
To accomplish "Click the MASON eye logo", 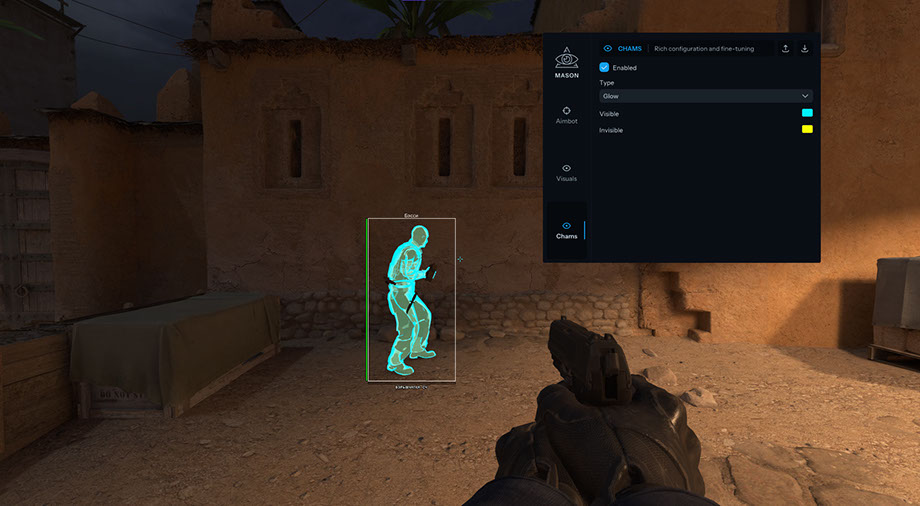I will (567, 58).
